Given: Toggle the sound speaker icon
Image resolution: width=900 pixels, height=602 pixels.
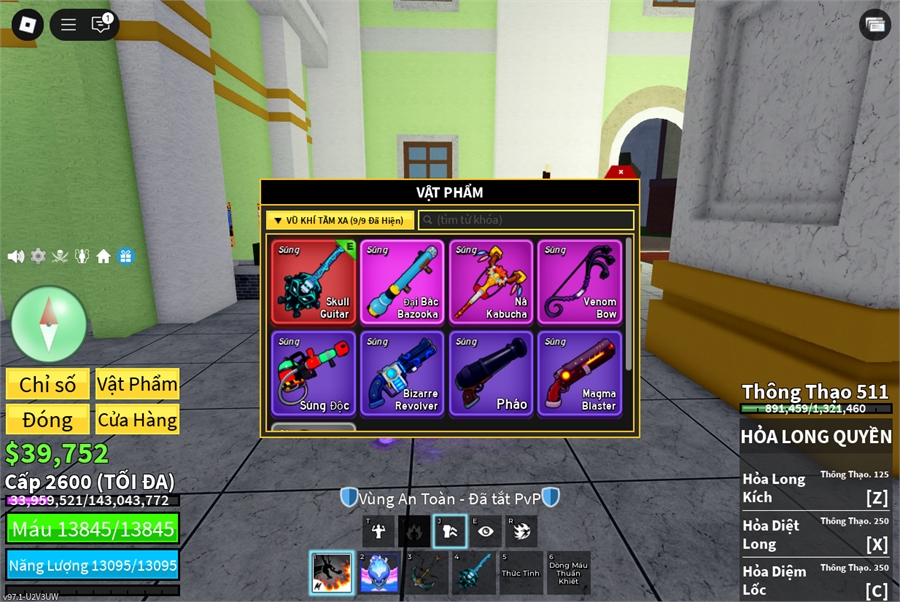Looking at the screenshot, I should (16, 256).
